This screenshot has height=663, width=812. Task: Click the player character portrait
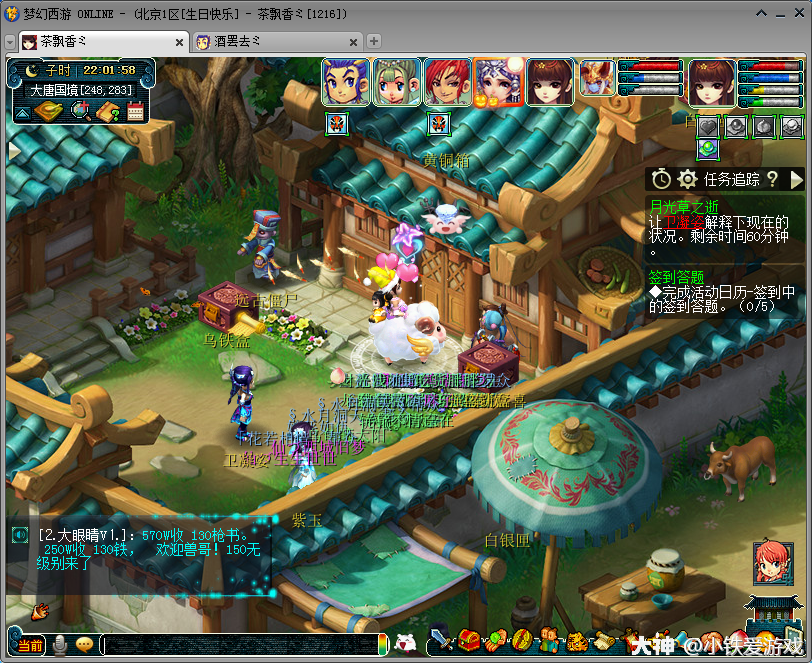712,82
